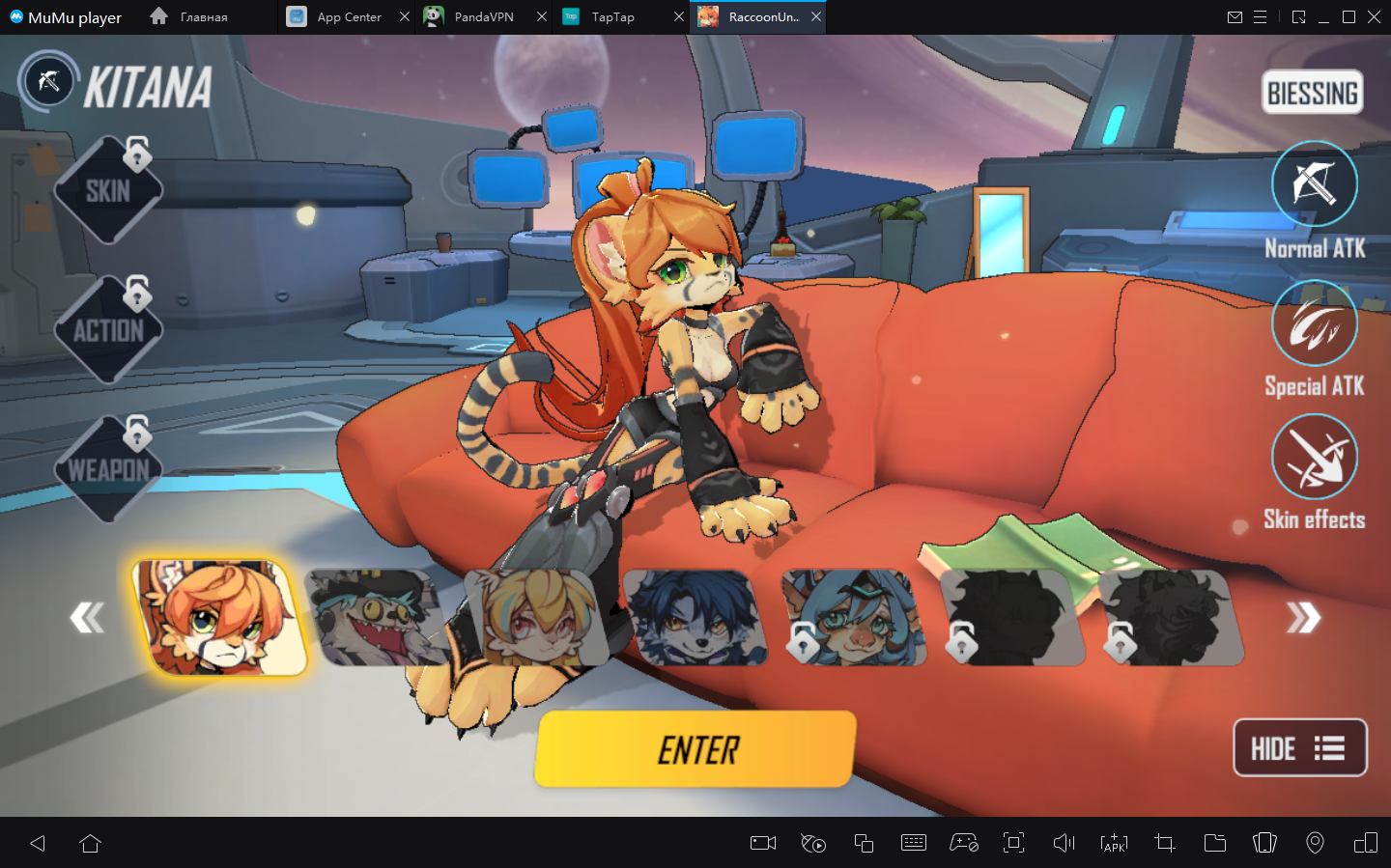Open the locked WEAPON menu
The height and width of the screenshot is (868, 1391).
(x=107, y=470)
